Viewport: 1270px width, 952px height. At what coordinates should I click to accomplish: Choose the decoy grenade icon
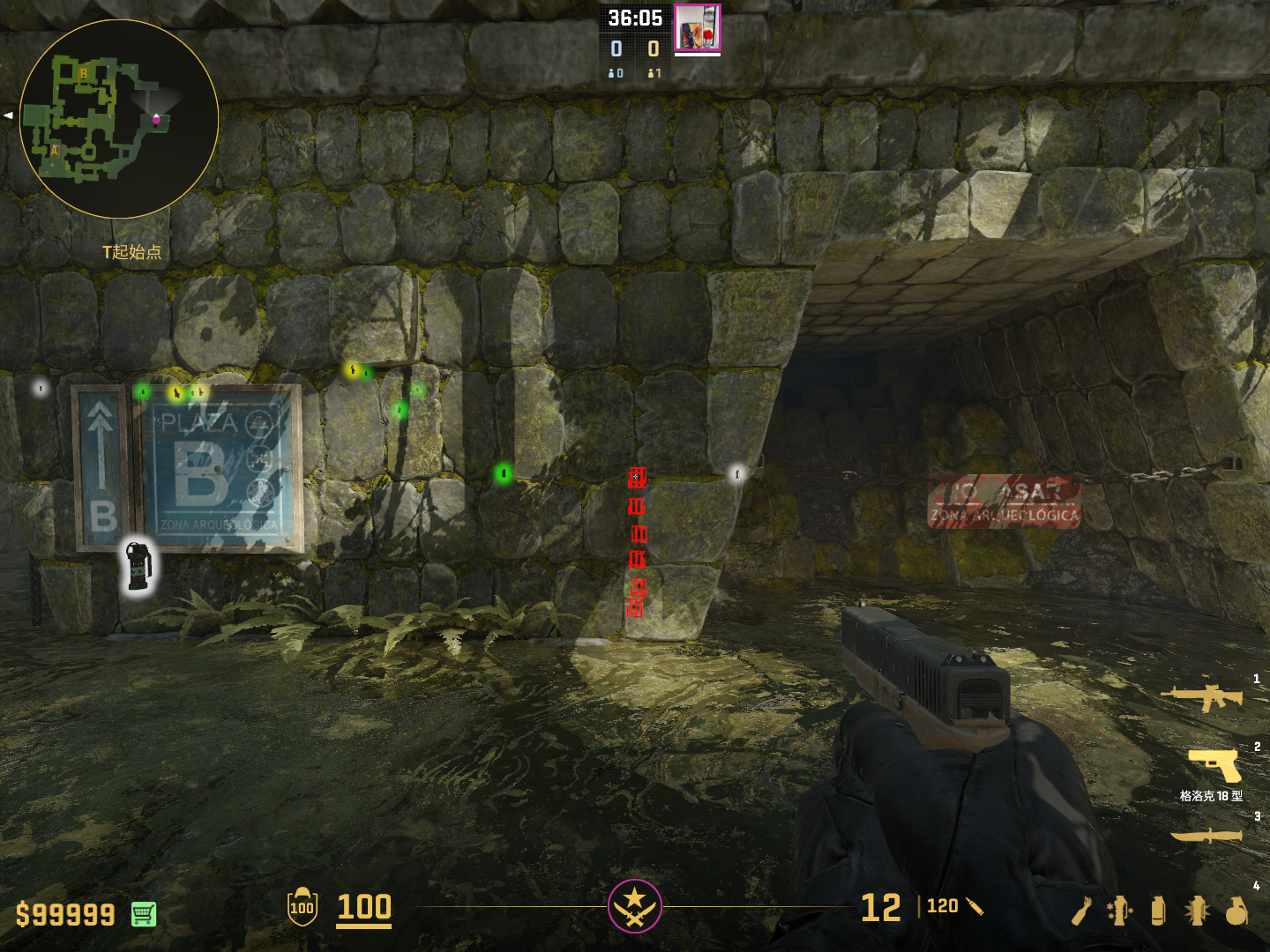point(1119,911)
